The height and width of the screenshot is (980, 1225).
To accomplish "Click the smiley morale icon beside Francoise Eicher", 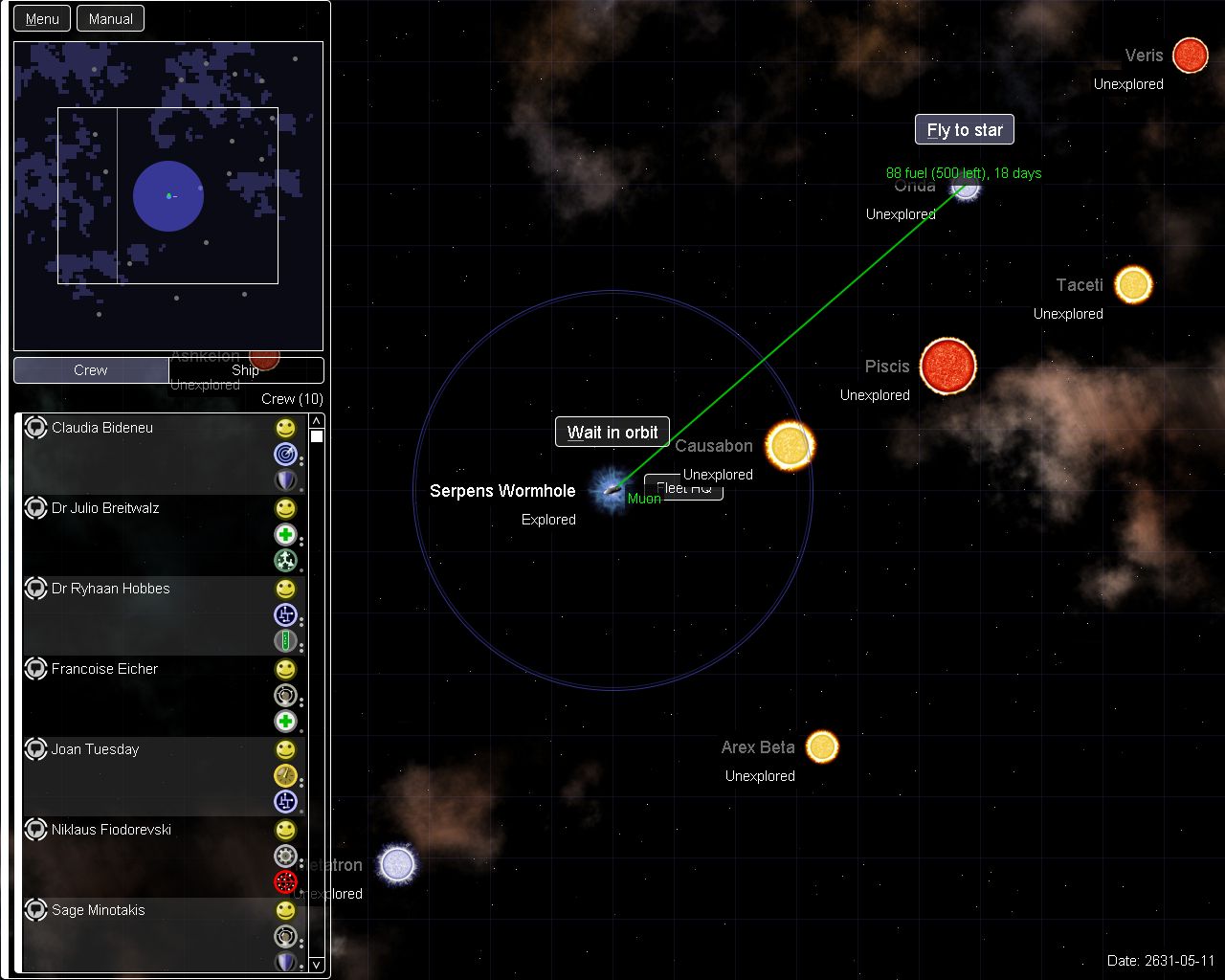I will pos(285,670).
